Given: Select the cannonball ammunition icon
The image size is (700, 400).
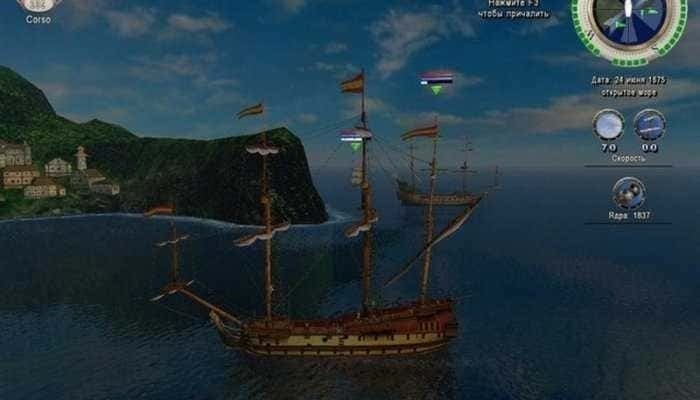Looking at the screenshot, I should [x=628, y=192].
